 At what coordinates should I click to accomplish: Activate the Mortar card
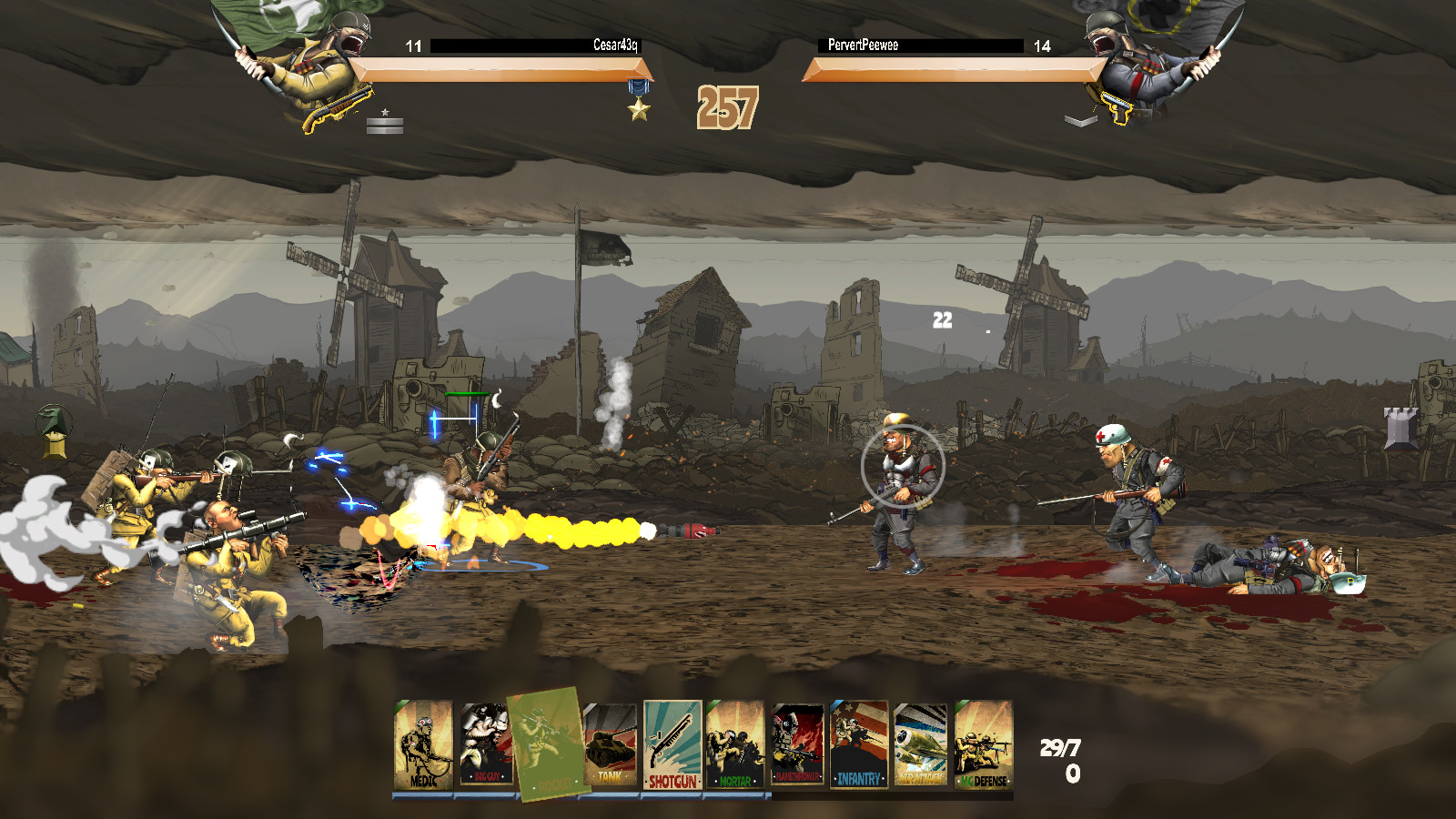pos(734,745)
